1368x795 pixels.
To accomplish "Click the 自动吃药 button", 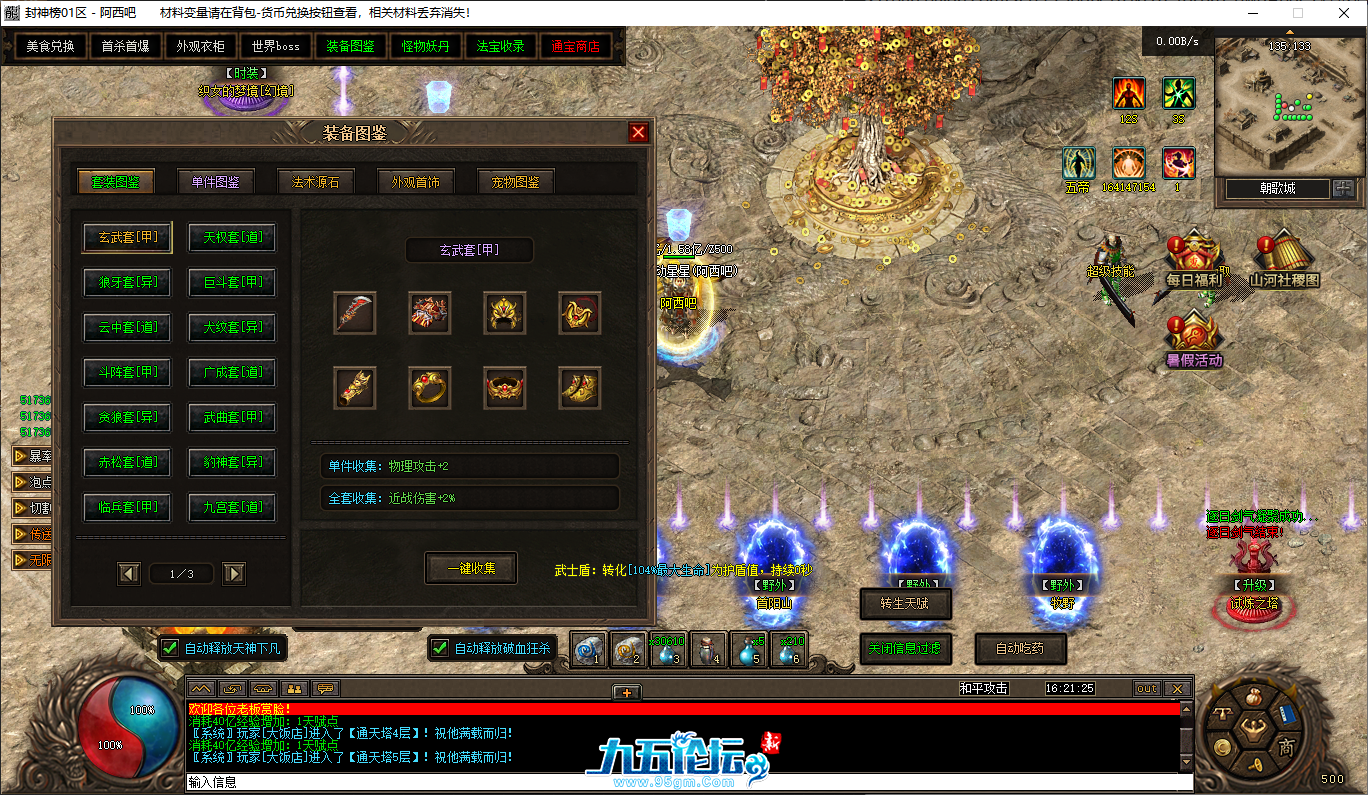I will tap(1020, 648).
